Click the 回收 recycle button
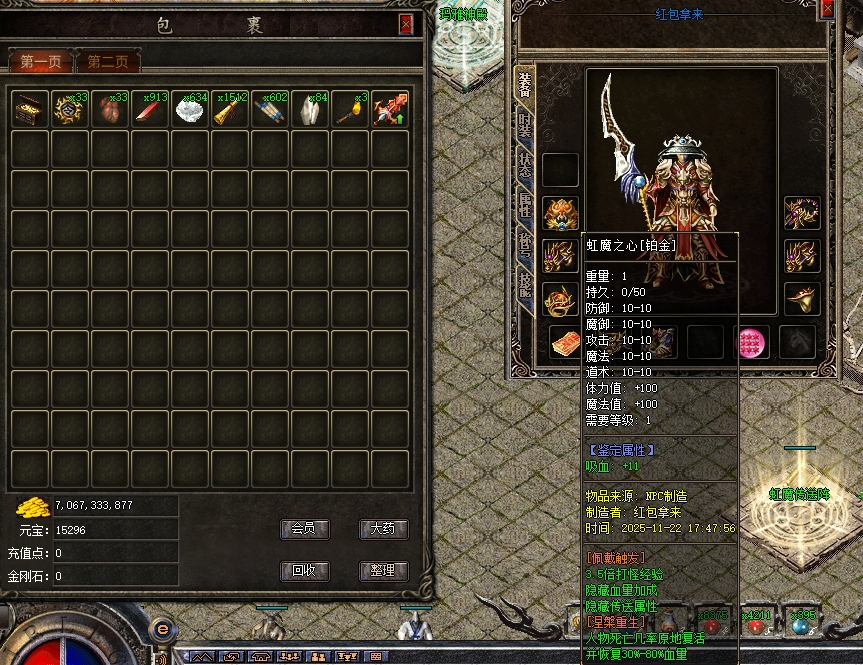Viewport: 863px width, 665px height. (x=303, y=571)
